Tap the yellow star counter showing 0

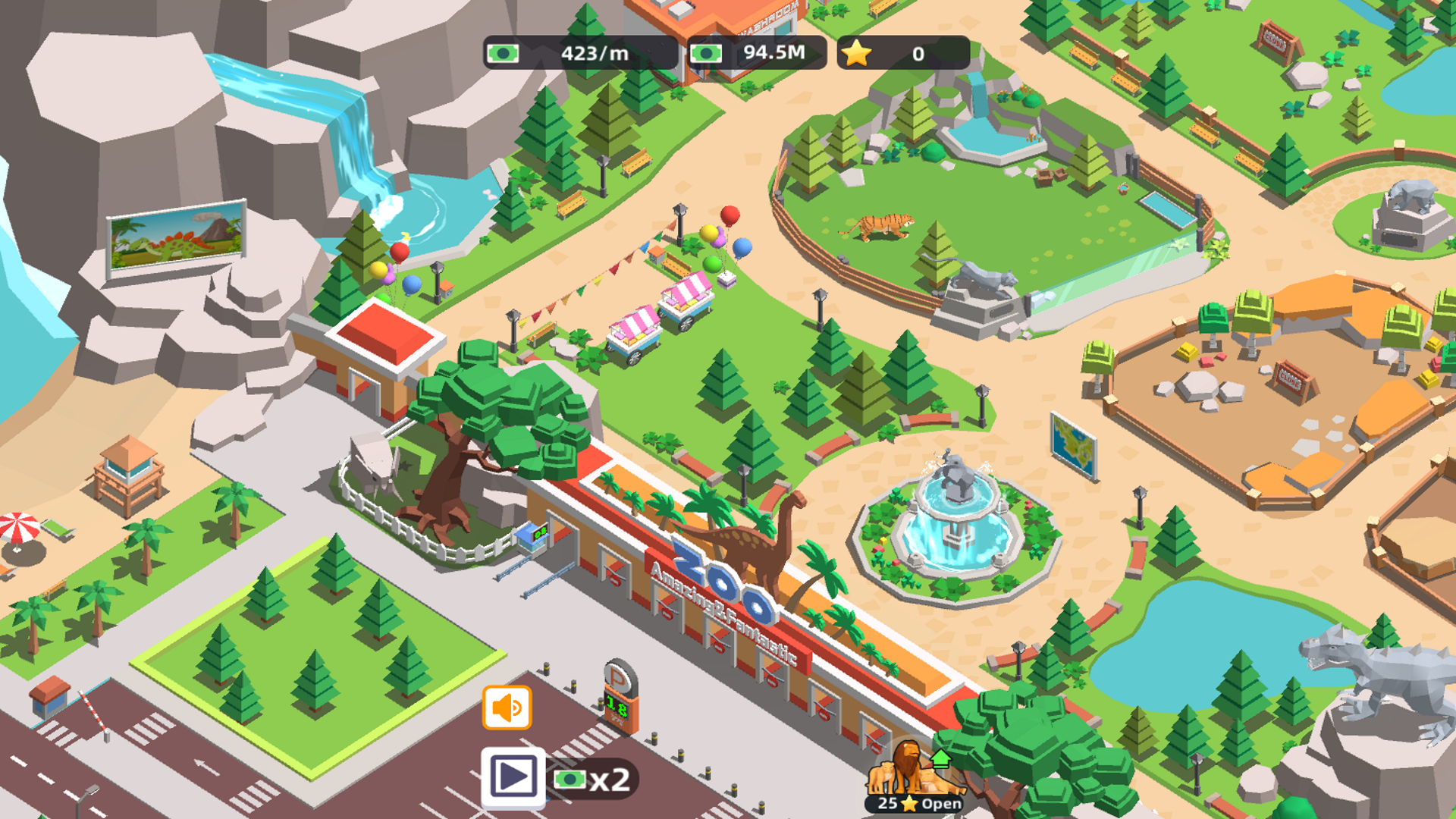coord(857,52)
